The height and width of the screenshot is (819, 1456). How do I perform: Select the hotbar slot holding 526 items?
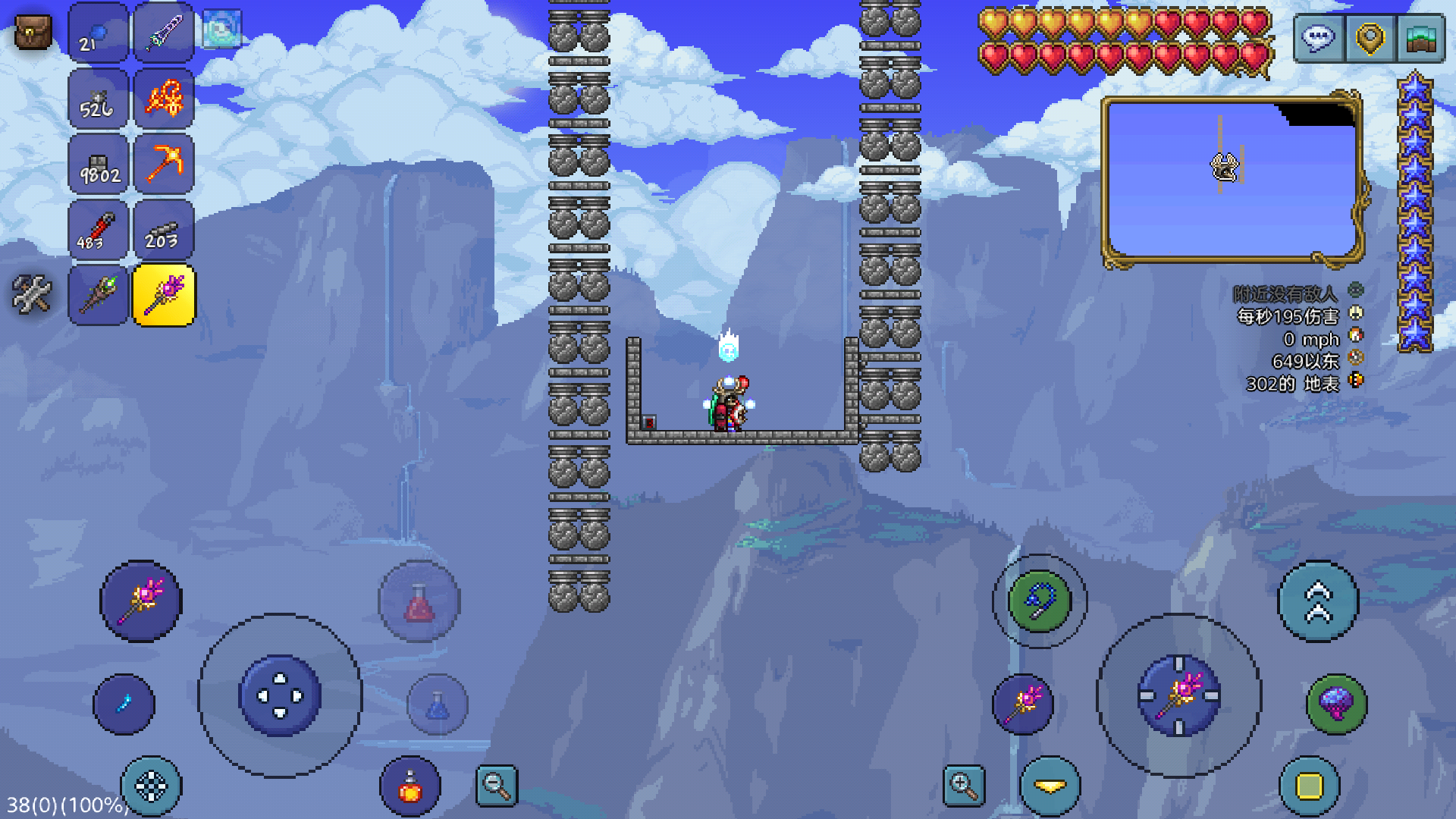(98, 99)
